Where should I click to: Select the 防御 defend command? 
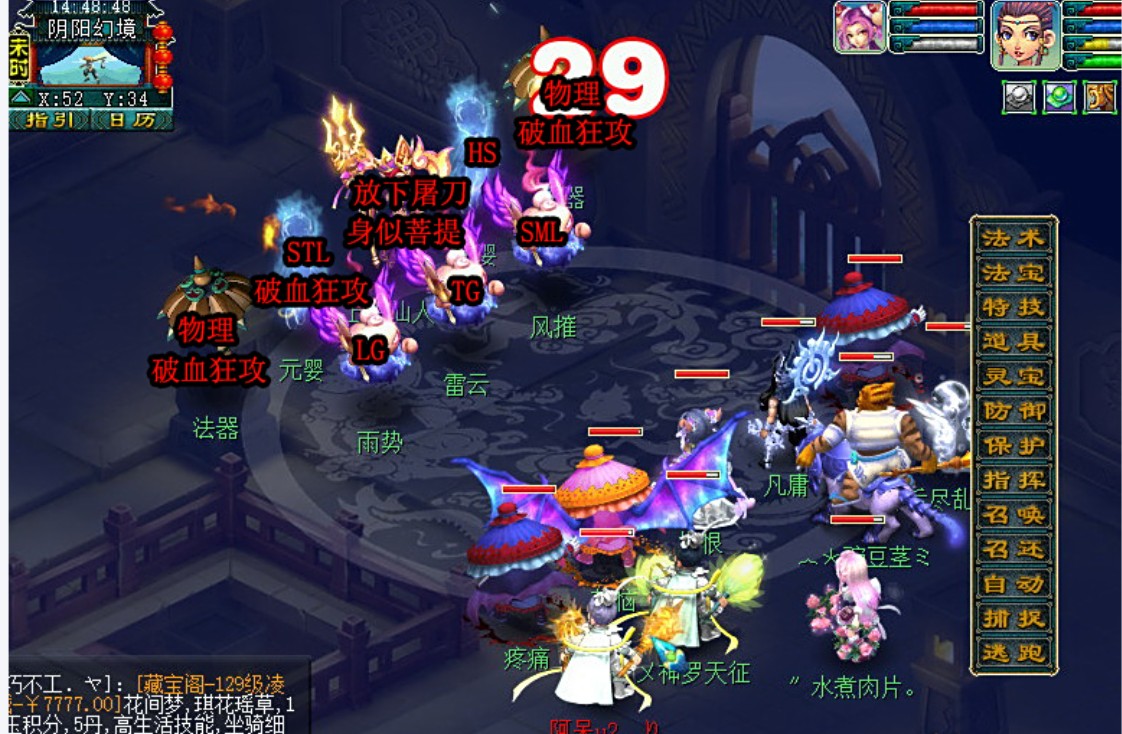click(x=1013, y=411)
